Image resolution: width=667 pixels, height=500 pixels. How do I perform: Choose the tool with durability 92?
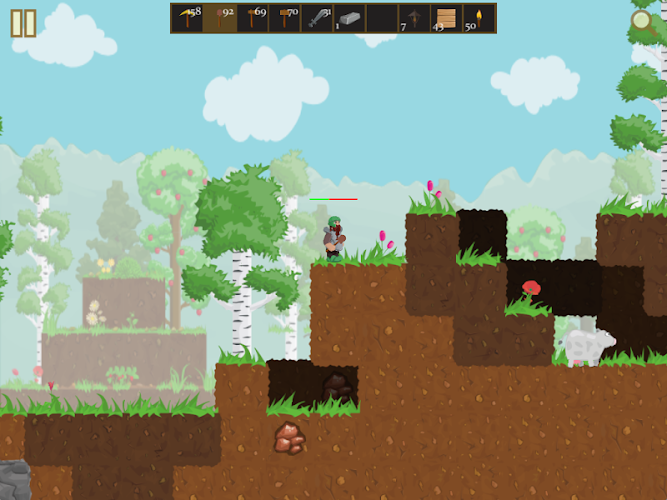pos(220,18)
